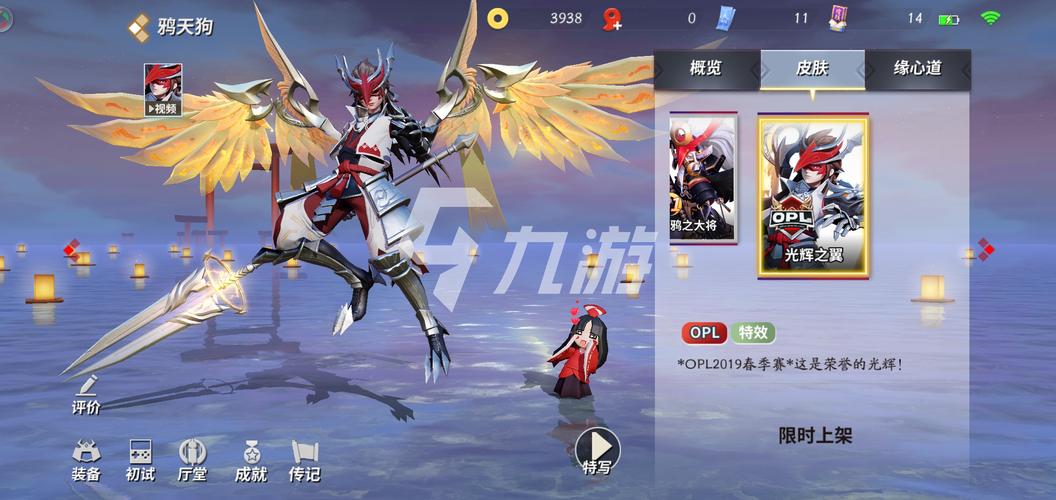Click the gold coin currency icon
This screenshot has width=1056, height=500.
point(498,18)
